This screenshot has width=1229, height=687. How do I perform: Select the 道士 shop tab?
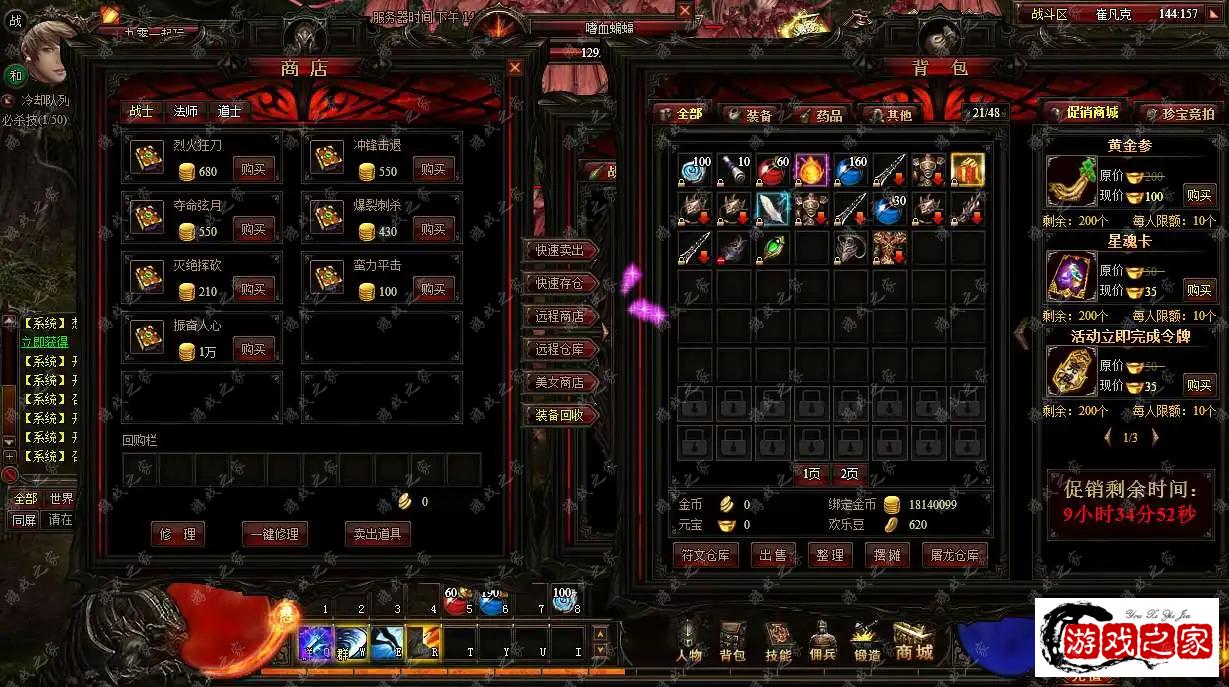pos(229,112)
